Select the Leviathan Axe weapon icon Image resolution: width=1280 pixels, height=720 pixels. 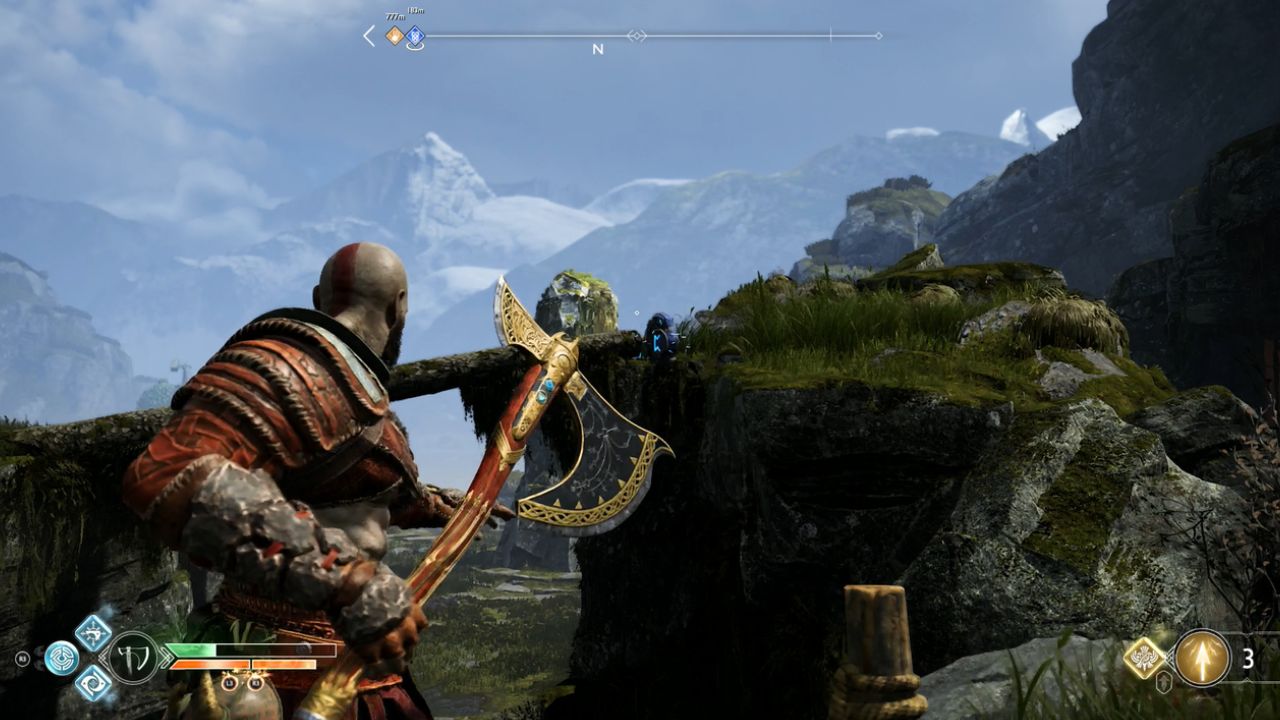(x=134, y=657)
